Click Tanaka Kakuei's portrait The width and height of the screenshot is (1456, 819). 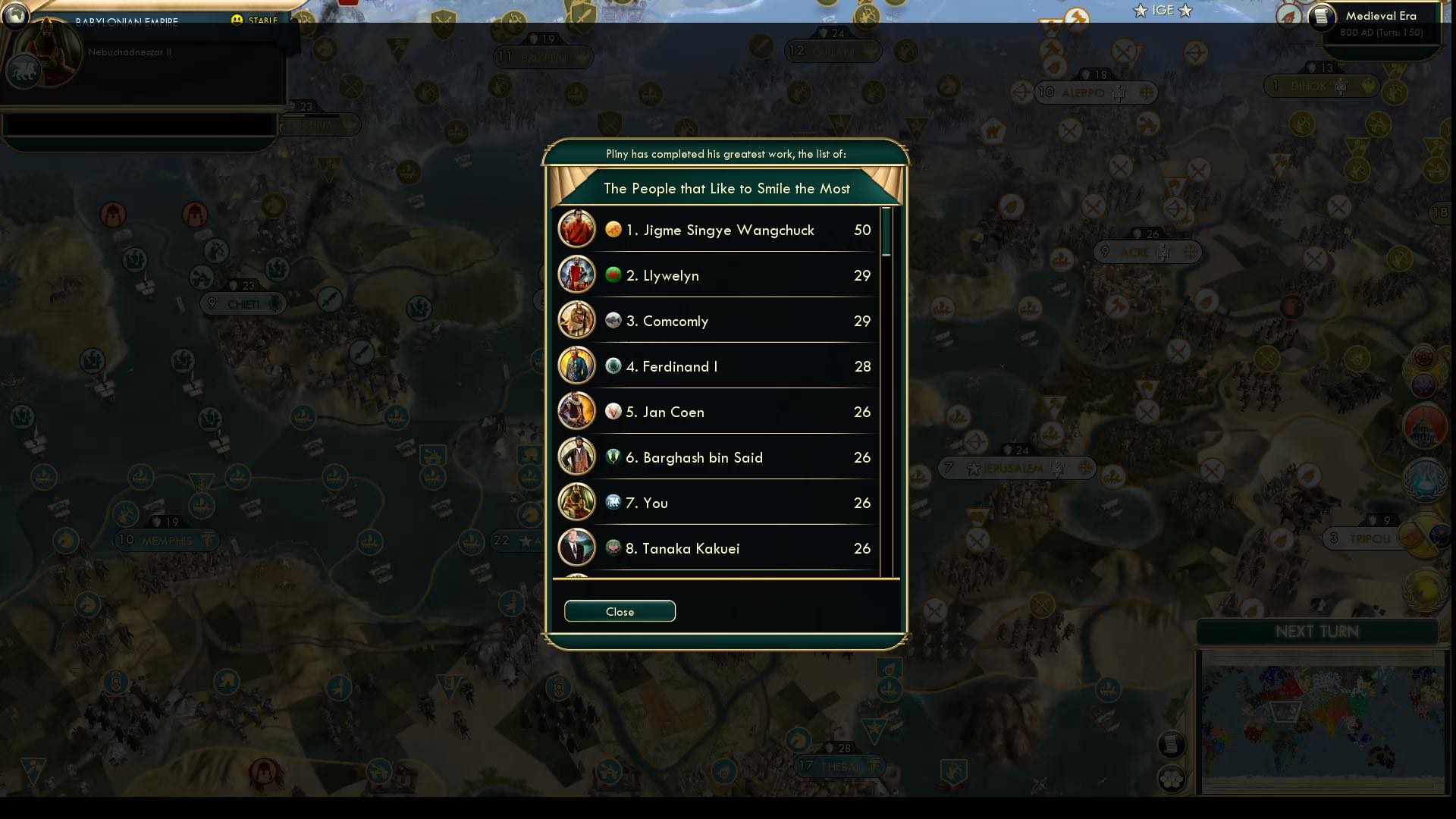(x=576, y=548)
